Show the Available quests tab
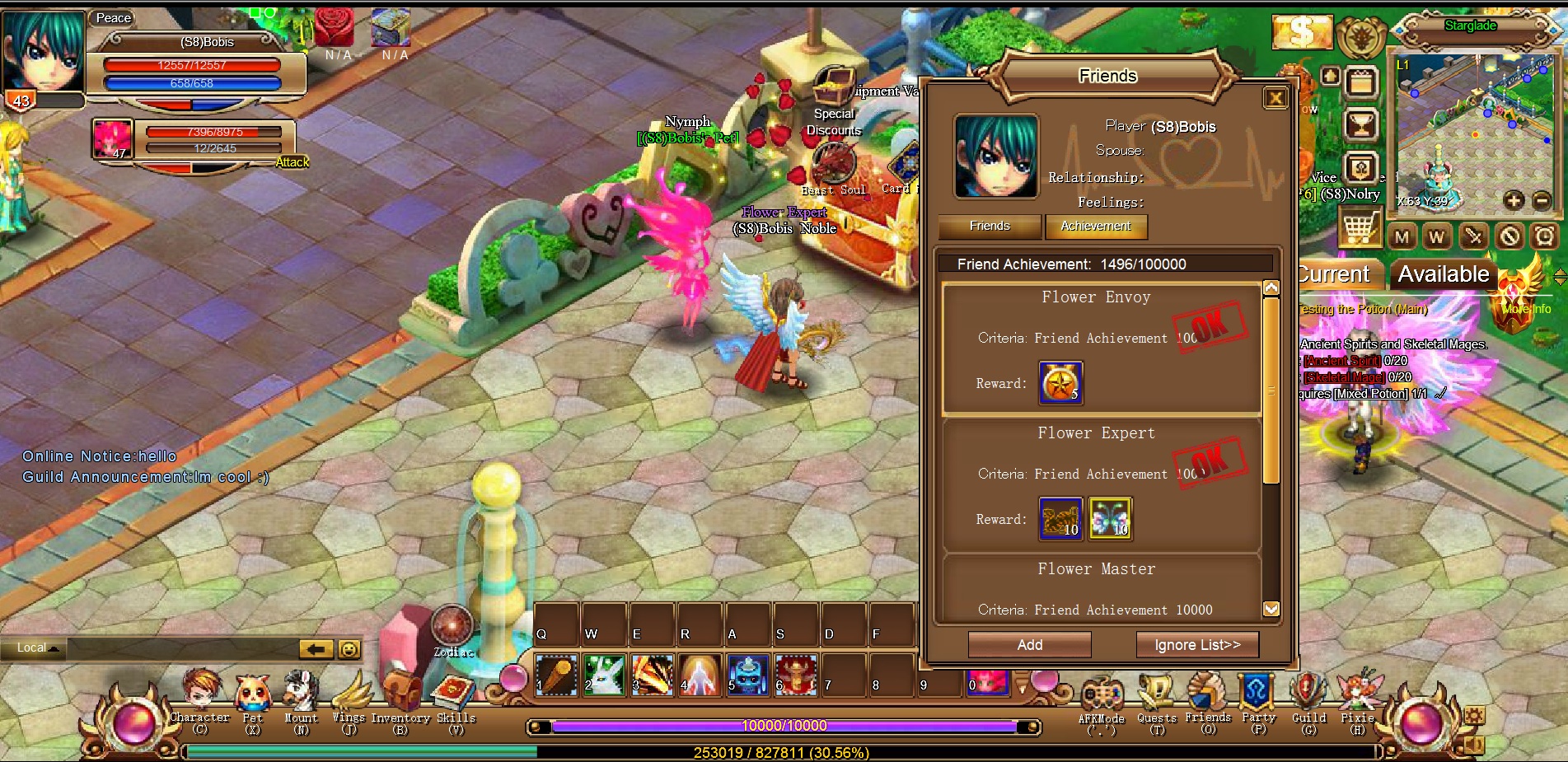This screenshot has width=1568, height=762. pyautogui.click(x=1444, y=274)
